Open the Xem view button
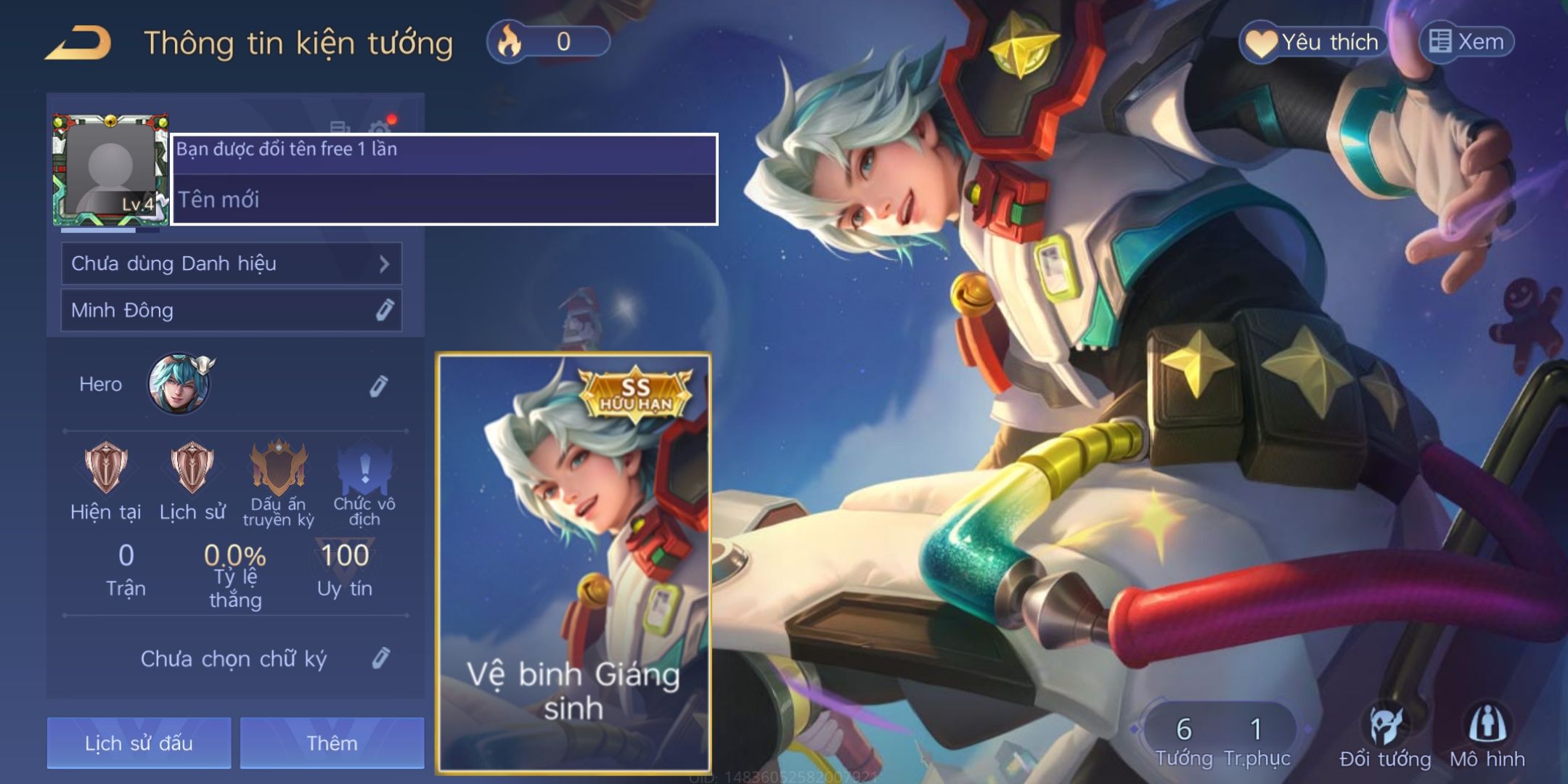This screenshot has height=784, width=1568. (1466, 42)
